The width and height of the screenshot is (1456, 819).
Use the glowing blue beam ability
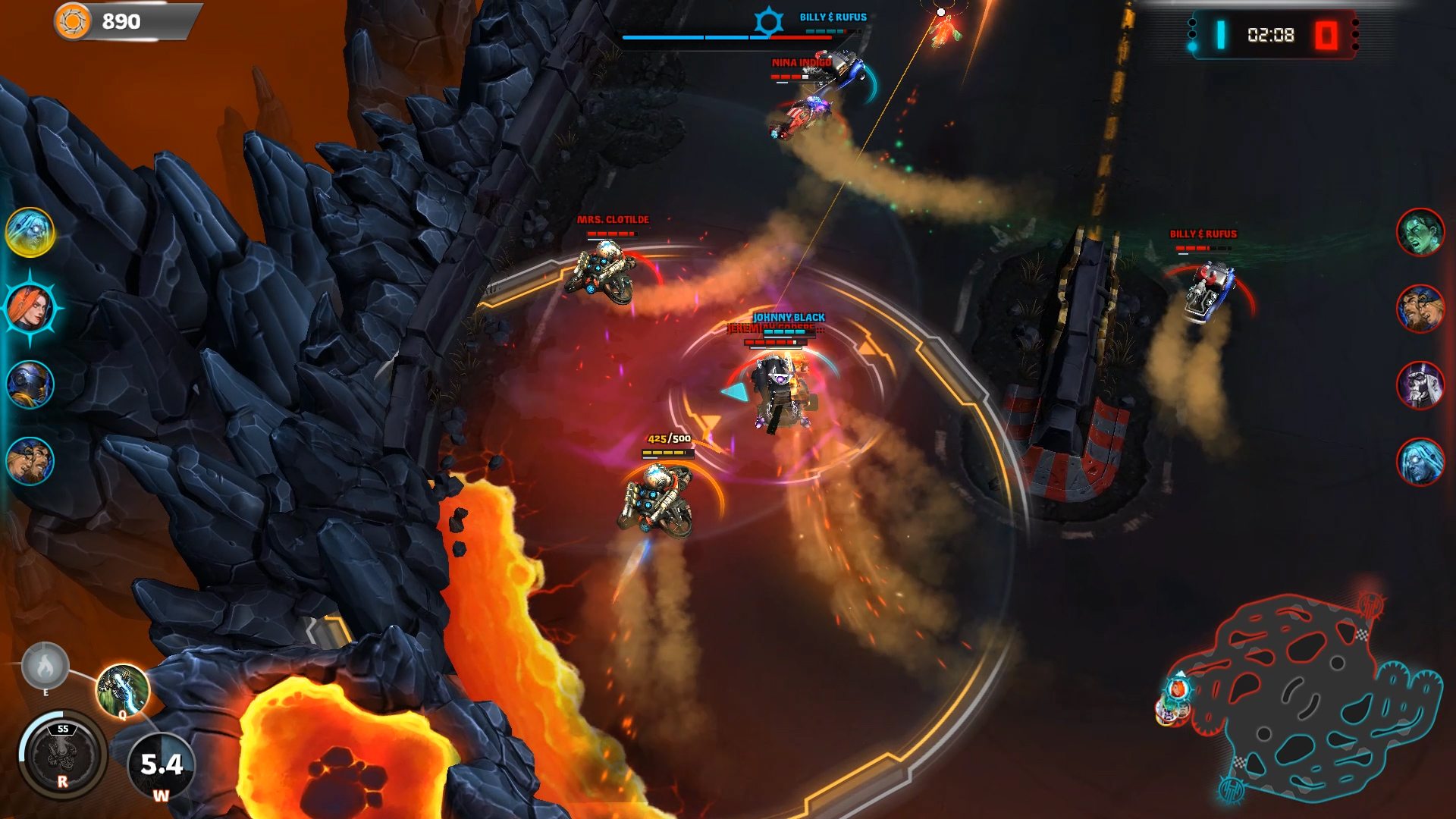(123, 689)
